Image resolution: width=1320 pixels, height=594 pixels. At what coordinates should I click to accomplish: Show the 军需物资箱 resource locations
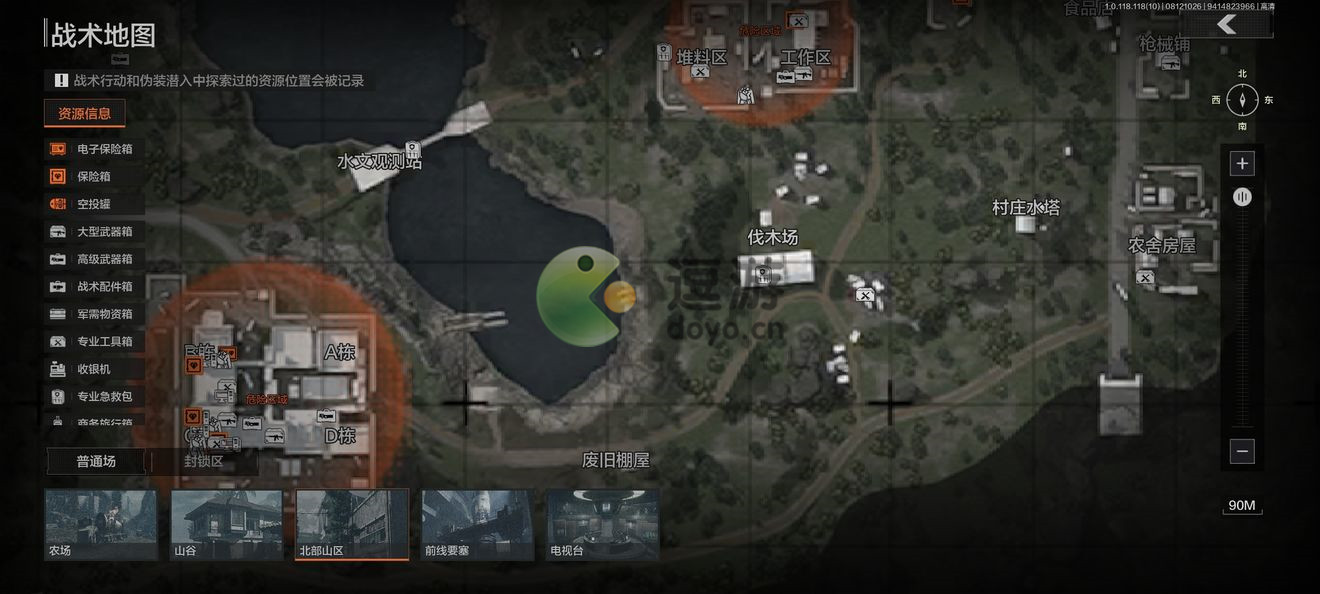click(93, 314)
